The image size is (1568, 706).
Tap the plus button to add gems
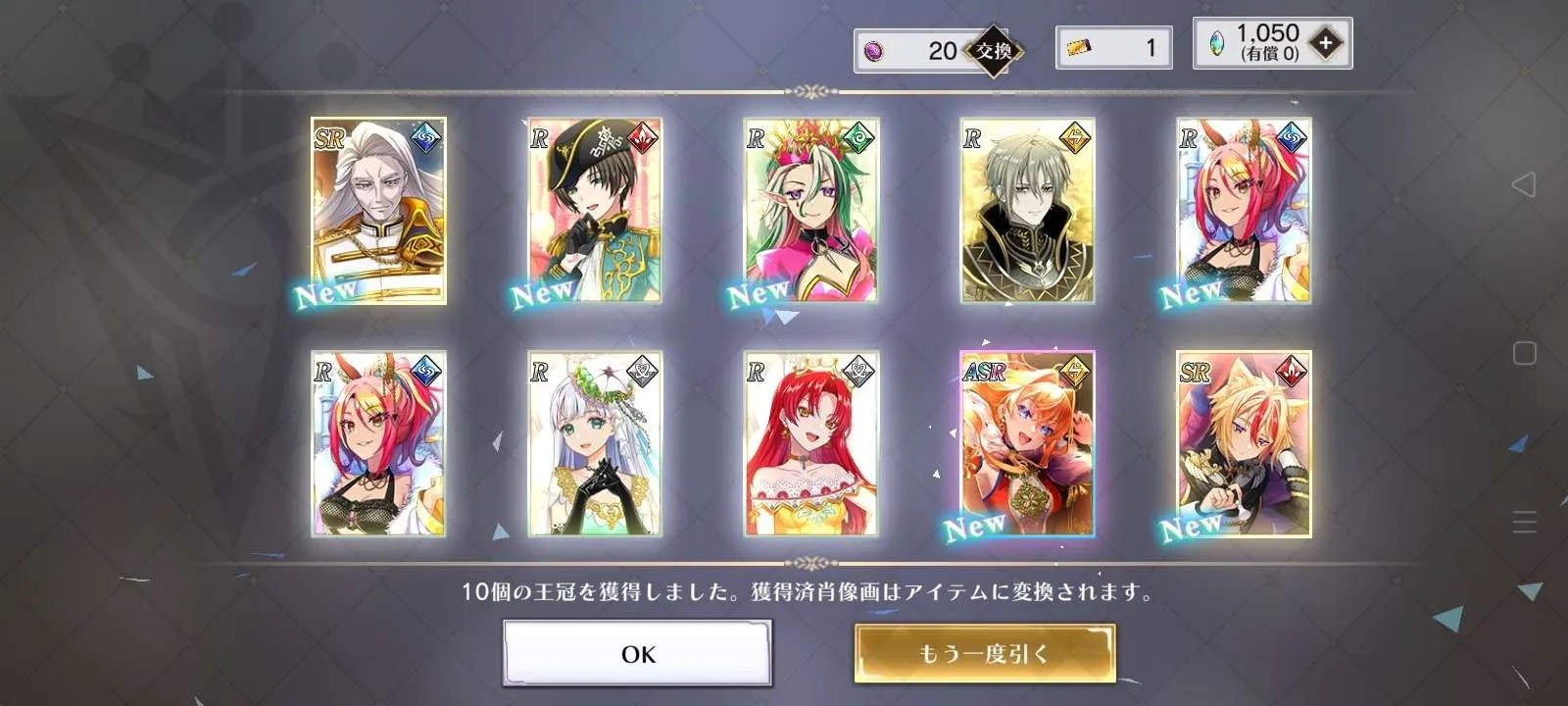[x=1325, y=43]
